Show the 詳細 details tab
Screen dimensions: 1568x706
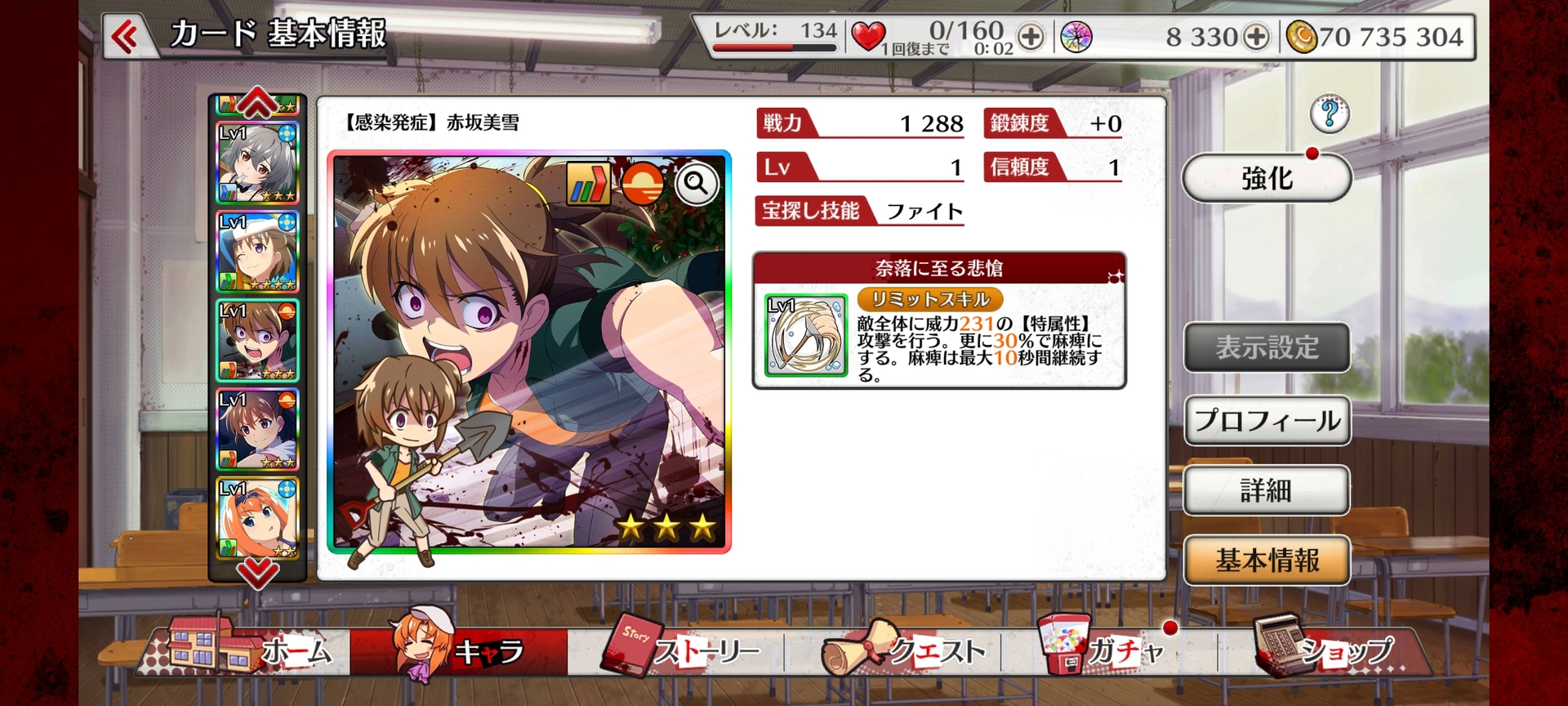pyautogui.click(x=1267, y=490)
